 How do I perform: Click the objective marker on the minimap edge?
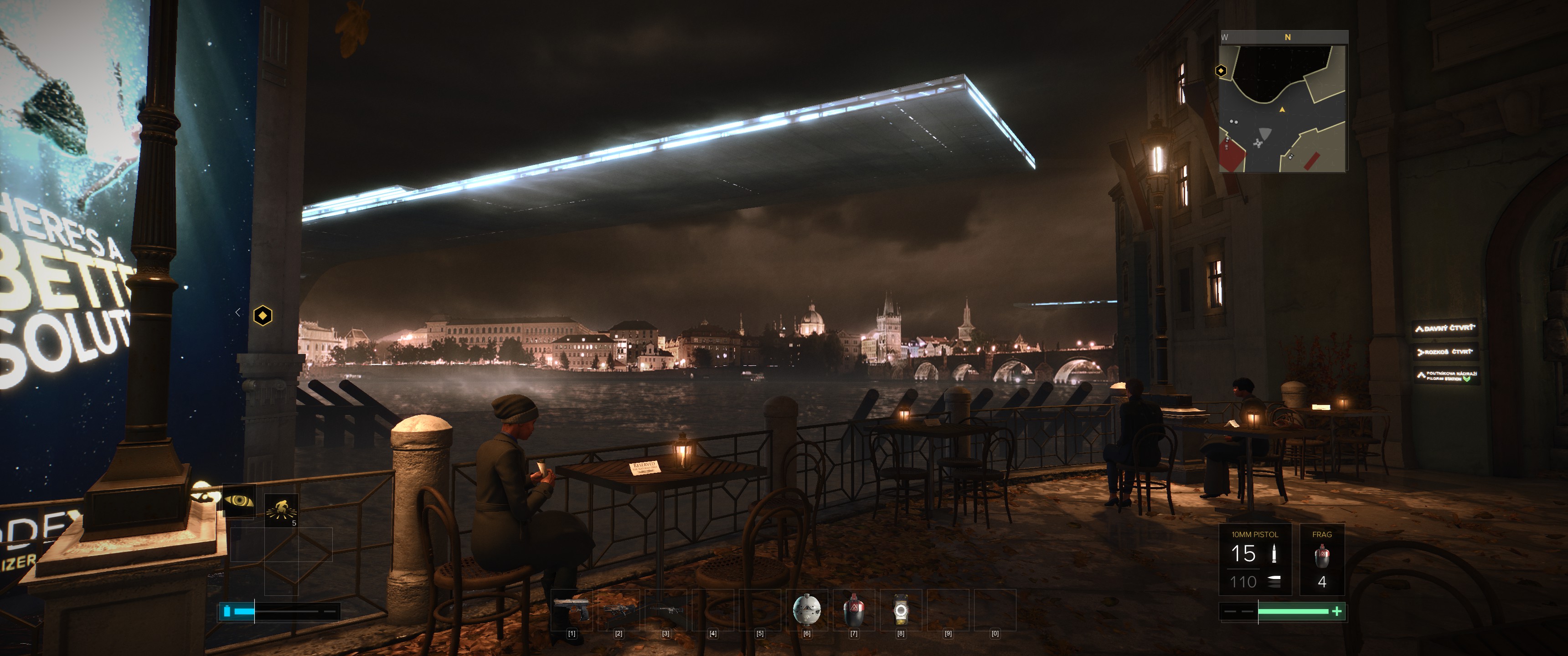(1220, 71)
